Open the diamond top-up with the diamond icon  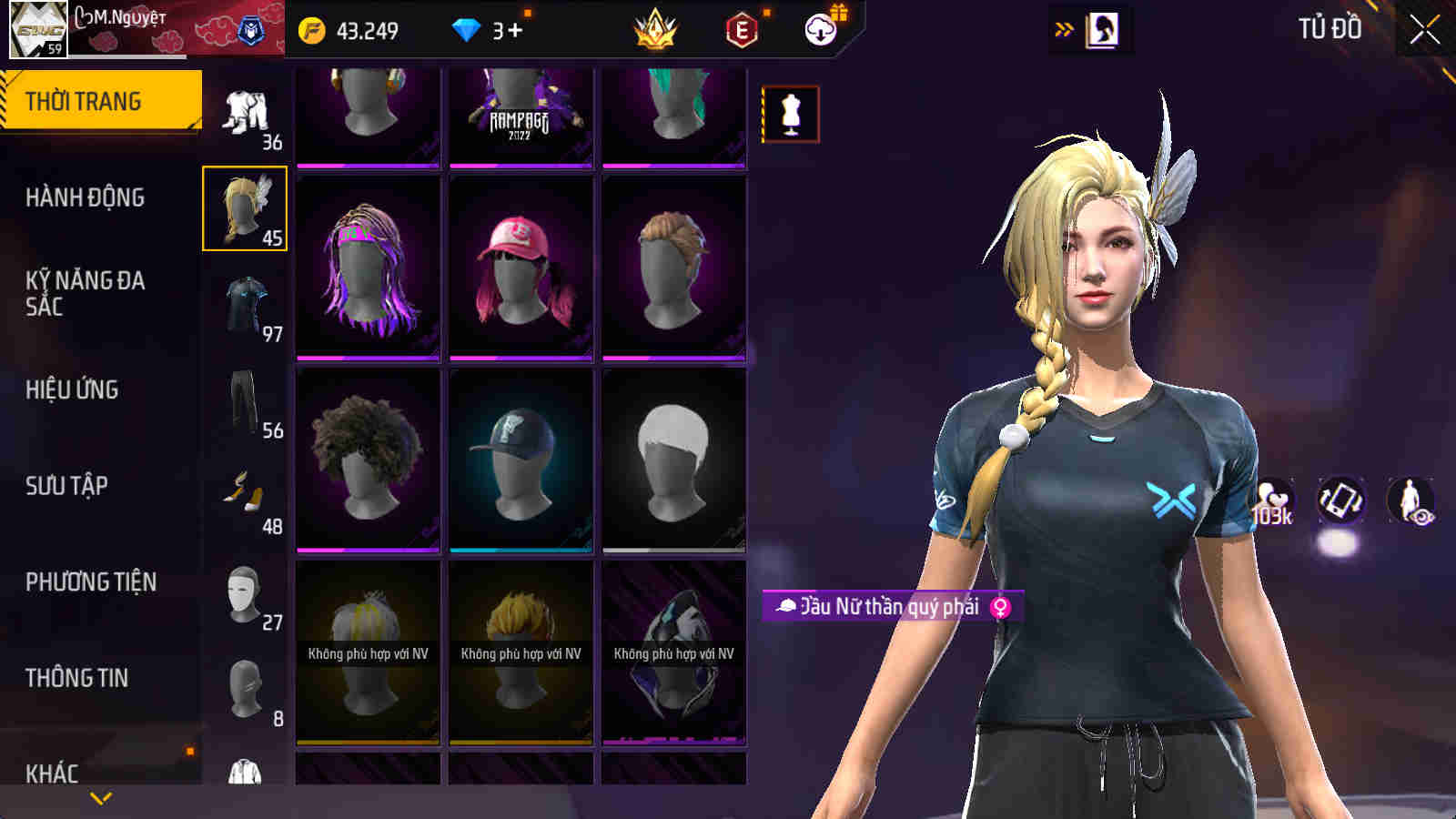coord(468,29)
